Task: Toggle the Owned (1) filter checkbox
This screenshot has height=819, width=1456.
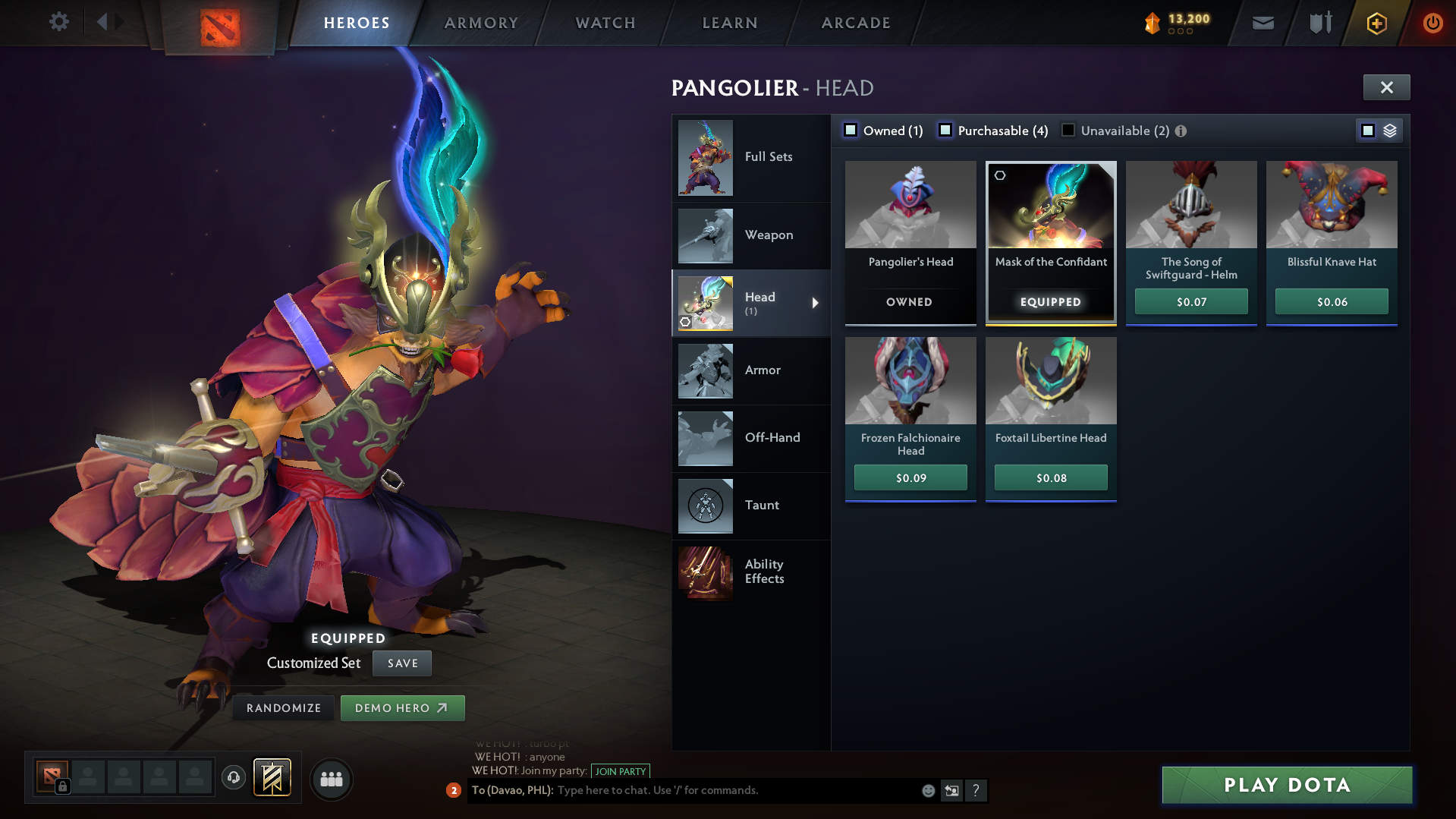Action: tap(851, 131)
